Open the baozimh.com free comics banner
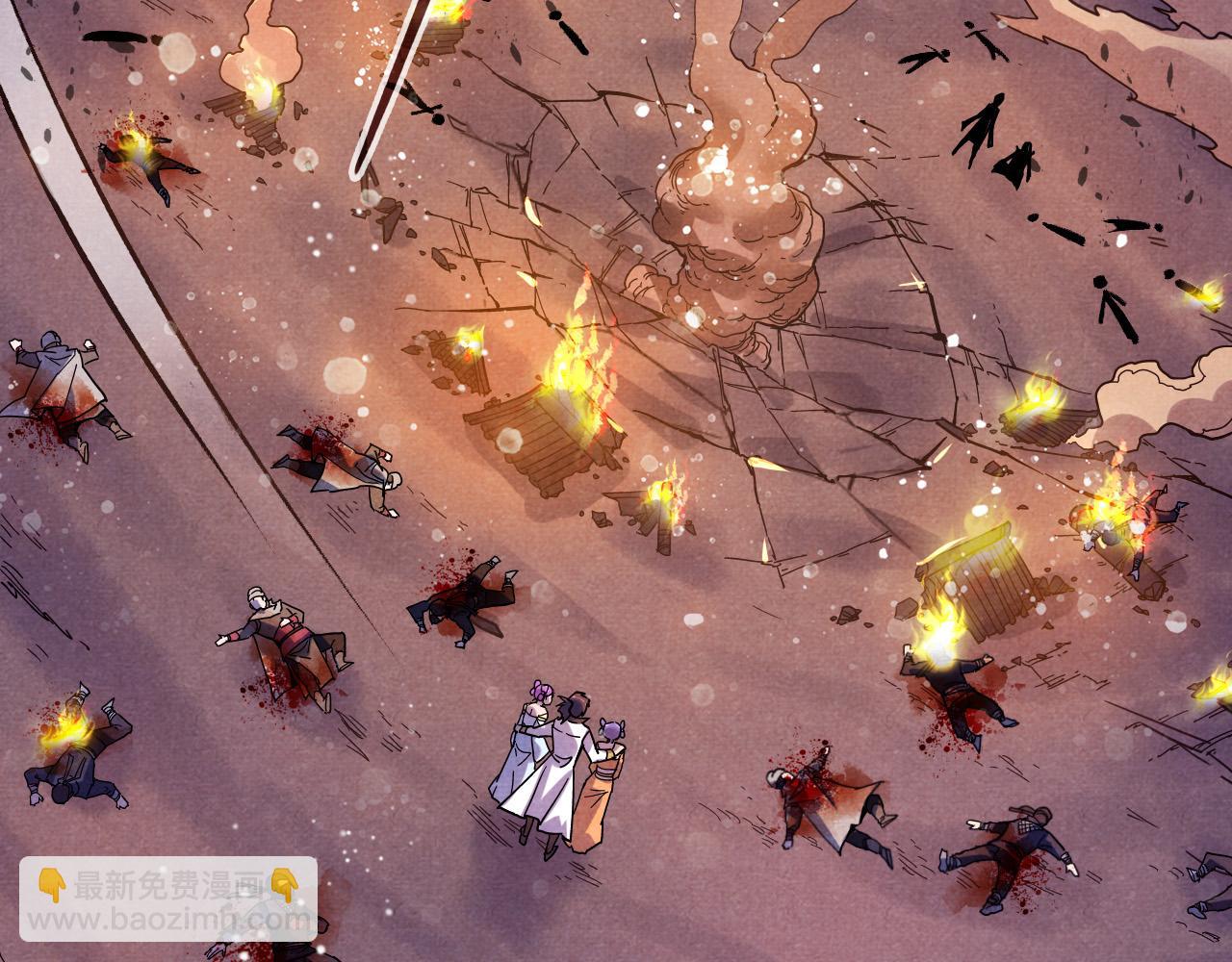Viewport: 1232px width, 962px height. [168, 899]
